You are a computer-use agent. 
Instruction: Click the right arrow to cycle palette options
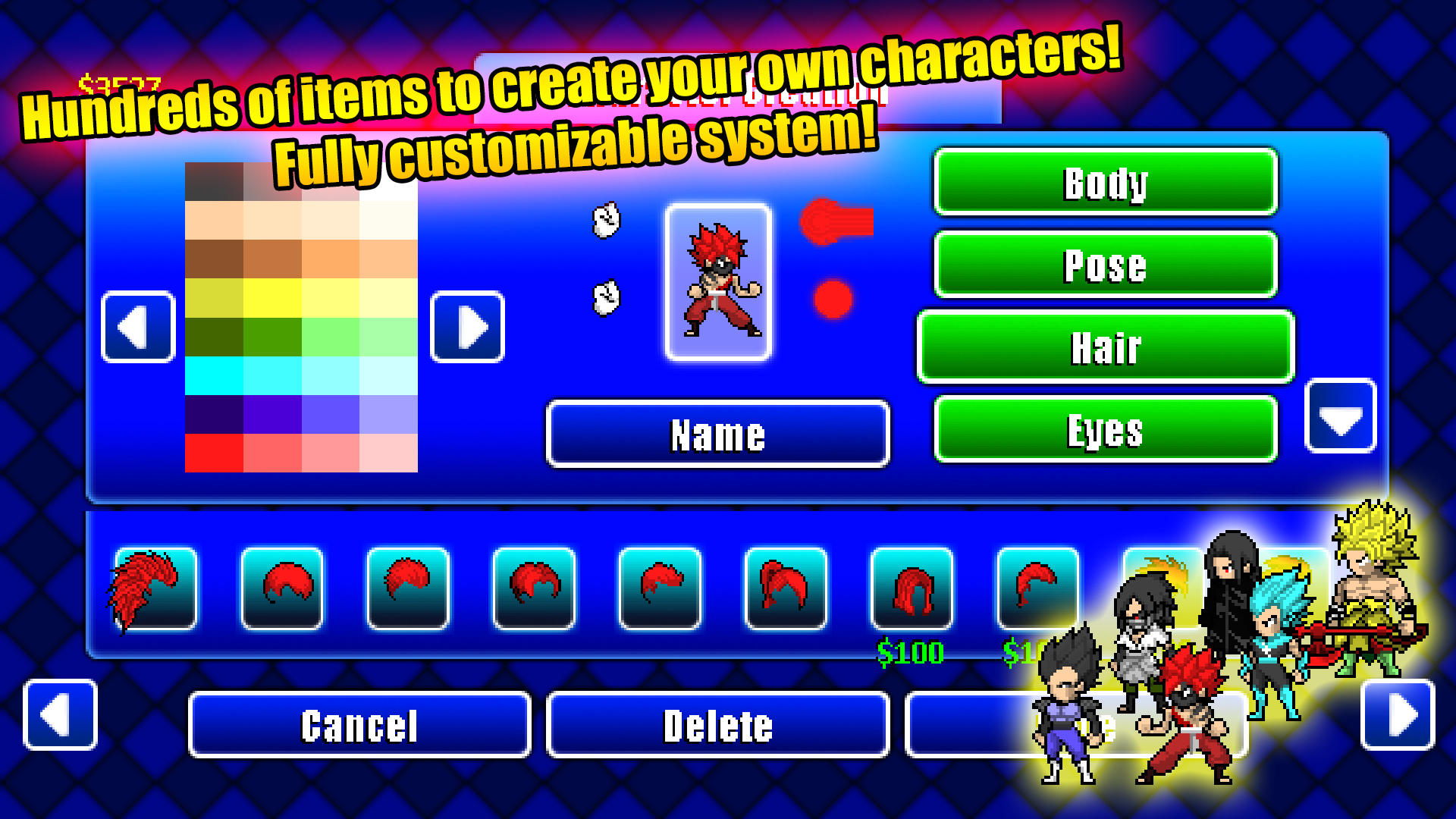[468, 326]
